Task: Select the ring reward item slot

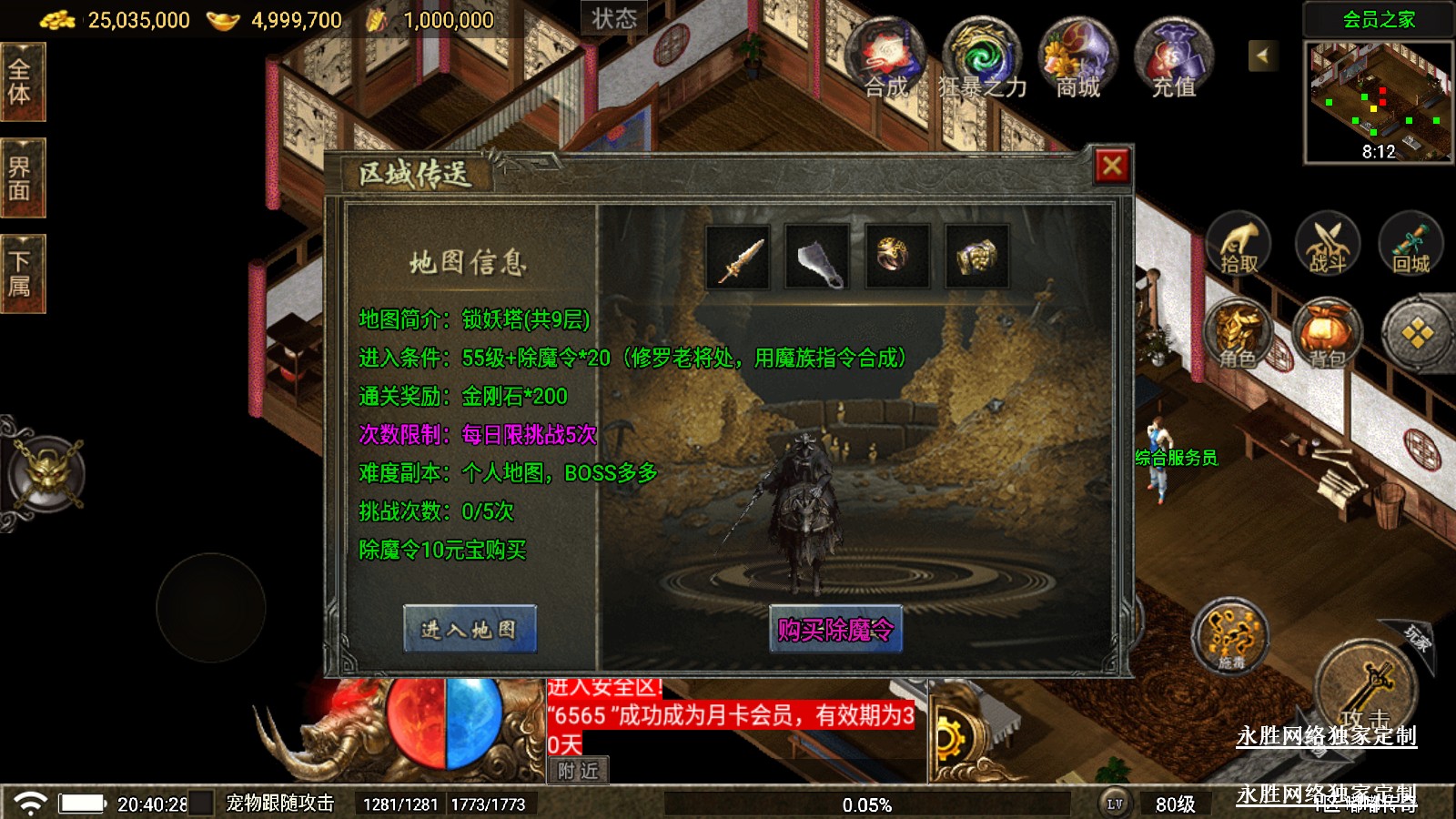Action: [896, 258]
